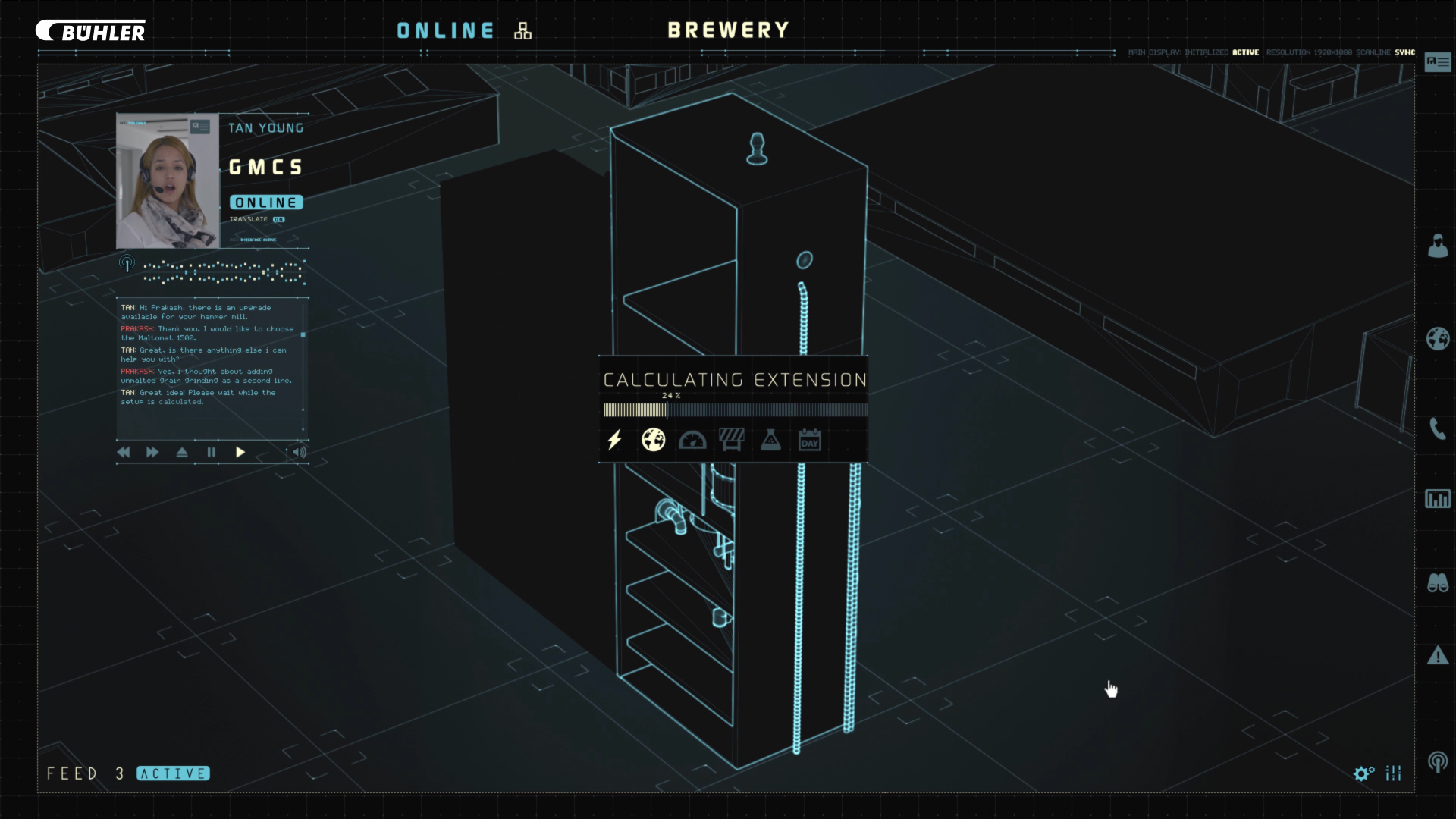The width and height of the screenshot is (1456, 819).
Task: Rewind the call playback
Action: point(124,453)
